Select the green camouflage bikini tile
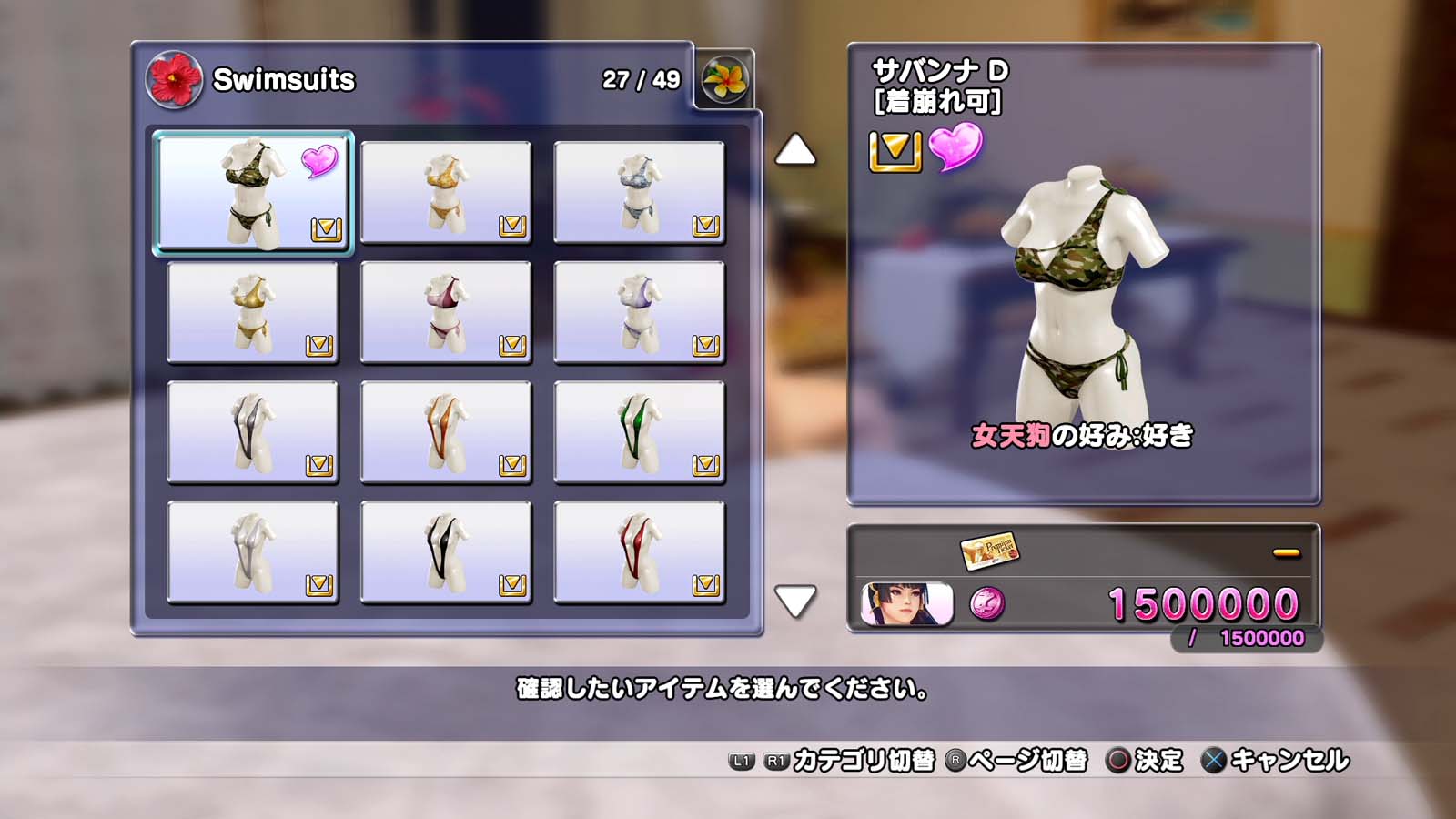The width and height of the screenshot is (1456, 819). [x=253, y=192]
